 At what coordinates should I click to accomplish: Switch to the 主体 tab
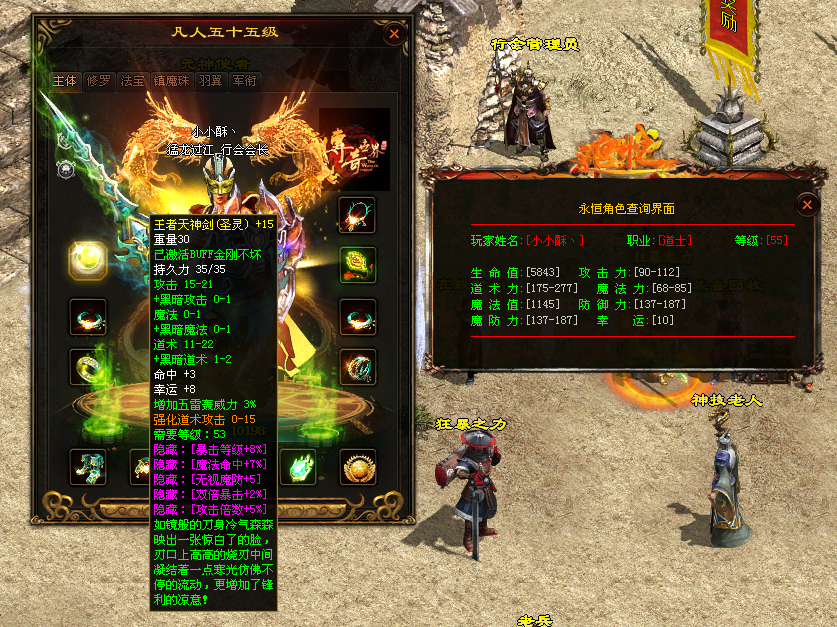click(65, 81)
